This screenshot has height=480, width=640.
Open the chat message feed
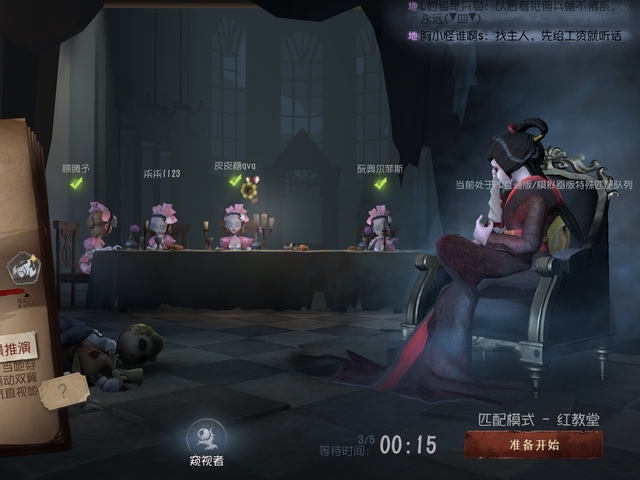(x=520, y=22)
